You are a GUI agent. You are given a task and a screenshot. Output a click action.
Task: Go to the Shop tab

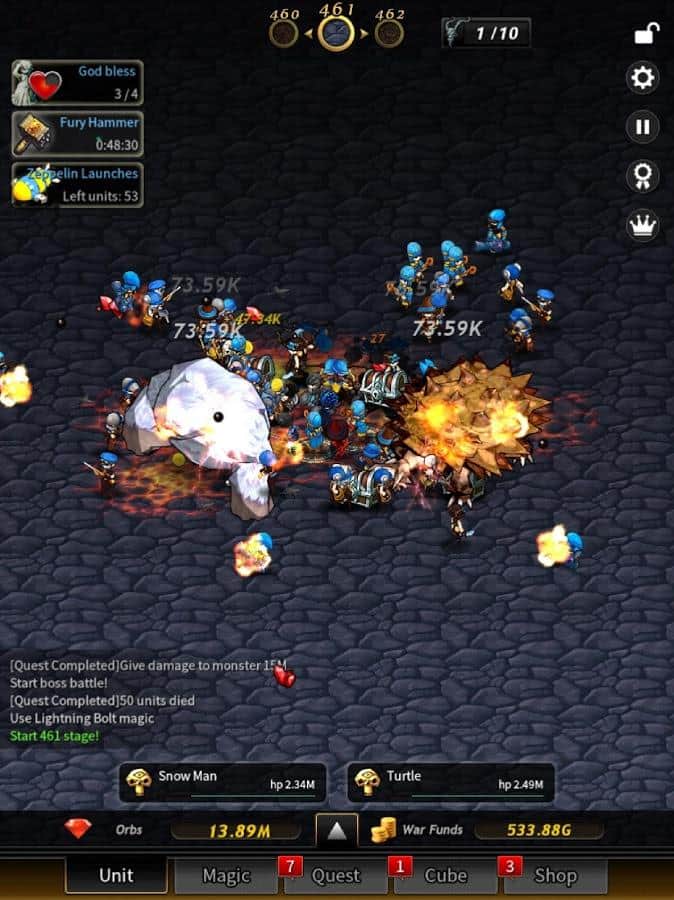click(555, 875)
